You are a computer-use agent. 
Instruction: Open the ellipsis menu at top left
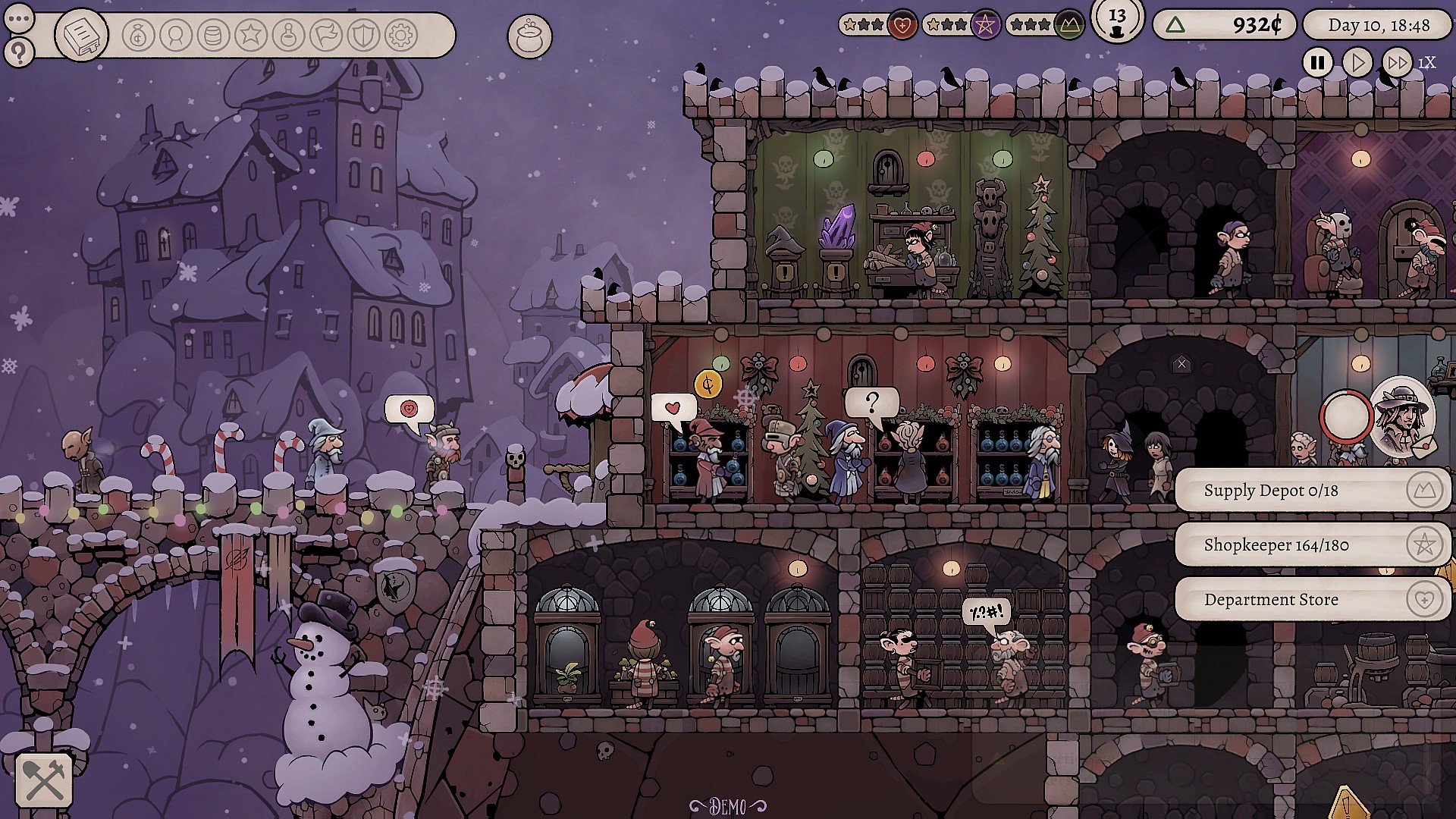click(x=18, y=20)
